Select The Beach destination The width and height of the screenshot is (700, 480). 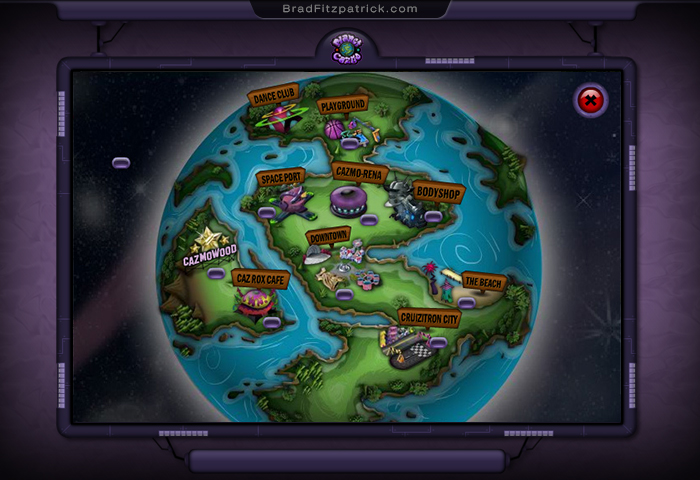tap(483, 282)
